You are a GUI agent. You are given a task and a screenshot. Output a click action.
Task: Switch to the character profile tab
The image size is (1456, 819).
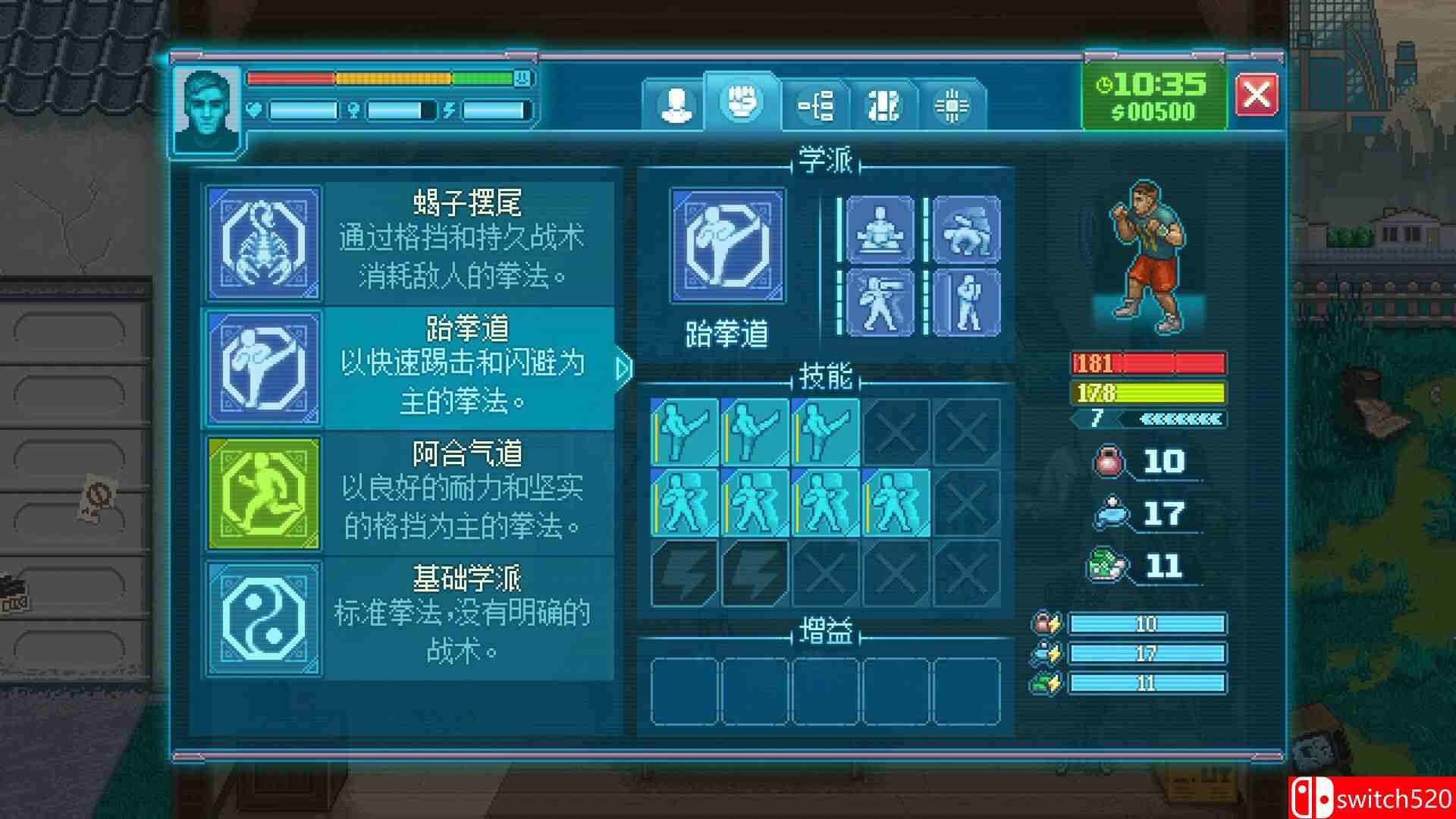coord(673,105)
